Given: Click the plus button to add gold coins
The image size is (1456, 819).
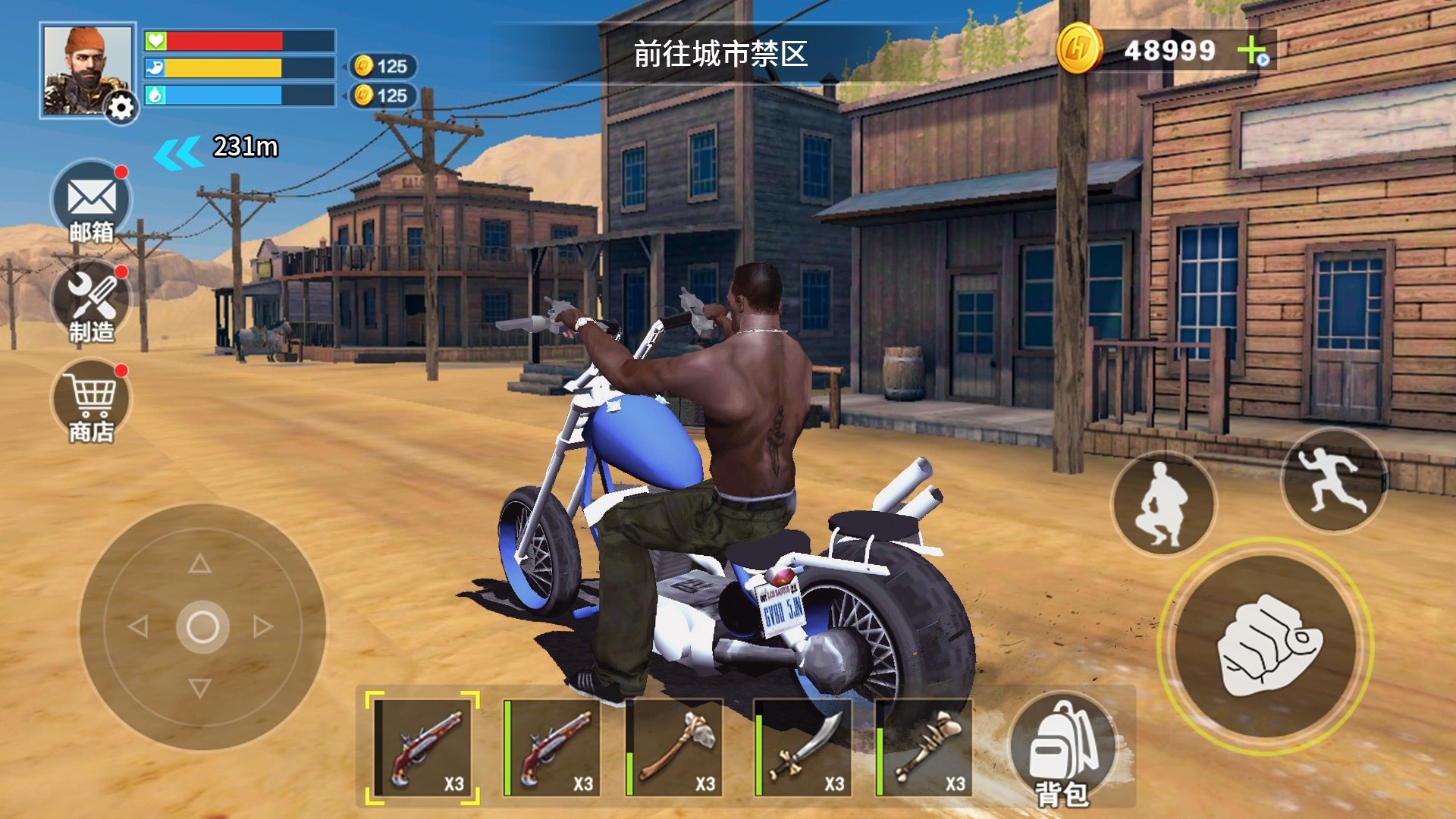Looking at the screenshot, I should pyautogui.click(x=1252, y=52).
